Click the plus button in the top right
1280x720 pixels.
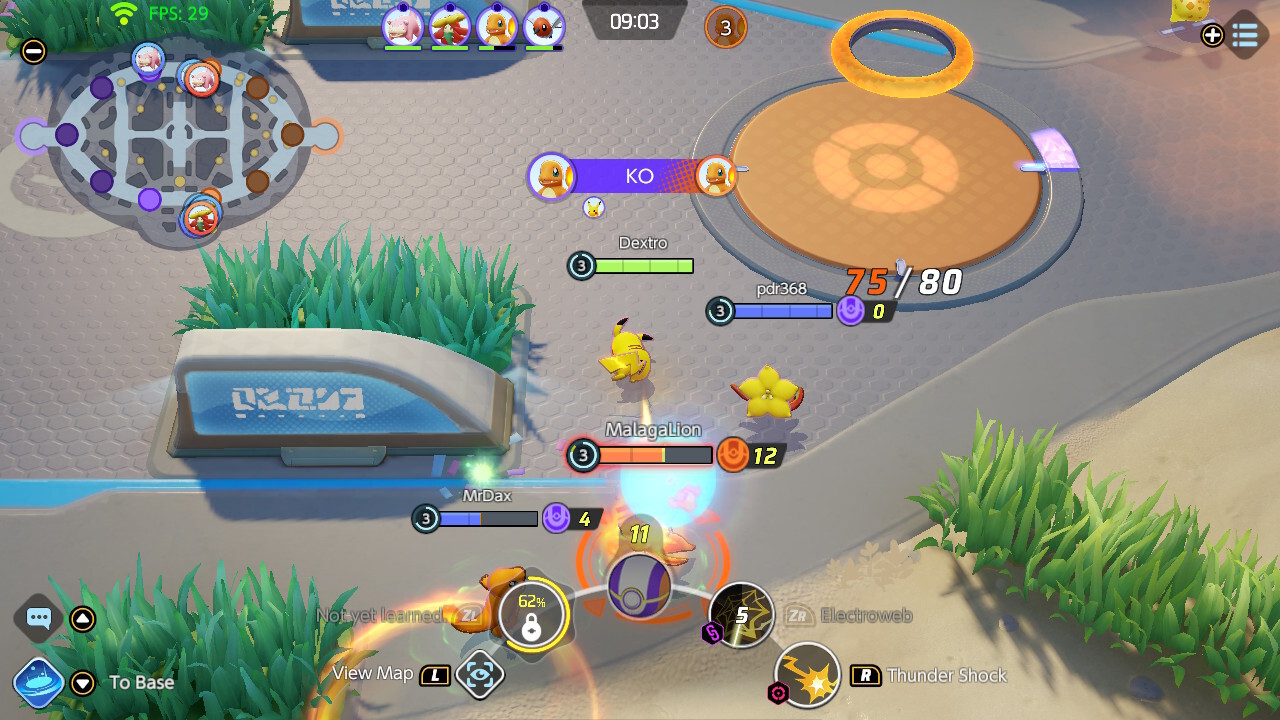coord(1212,36)
